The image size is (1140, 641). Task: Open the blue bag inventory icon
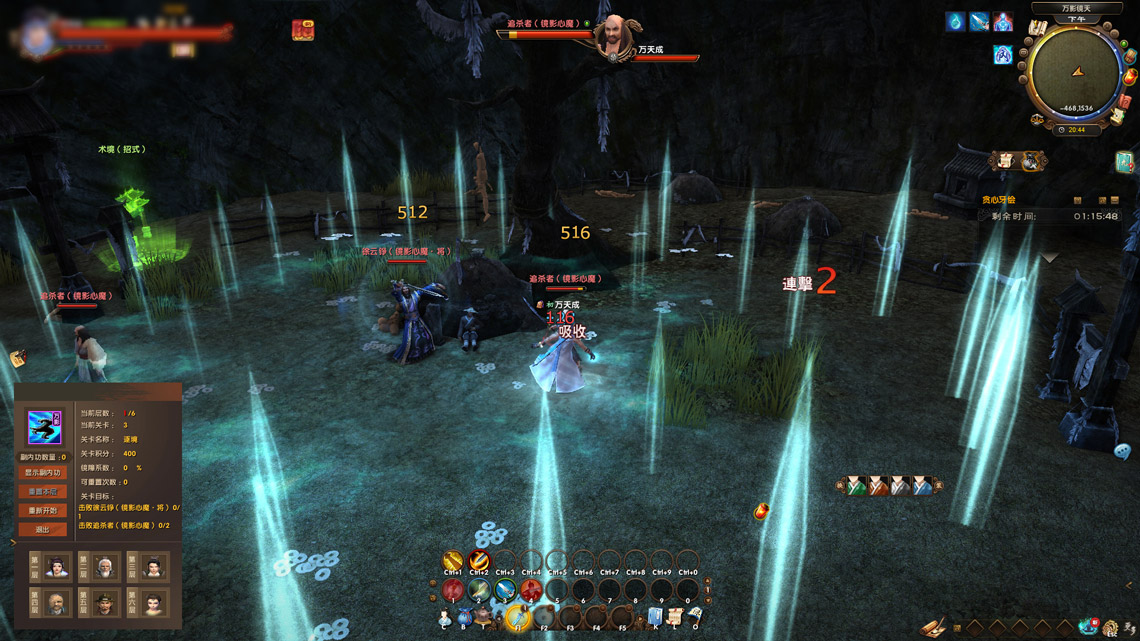coord(463,617)
